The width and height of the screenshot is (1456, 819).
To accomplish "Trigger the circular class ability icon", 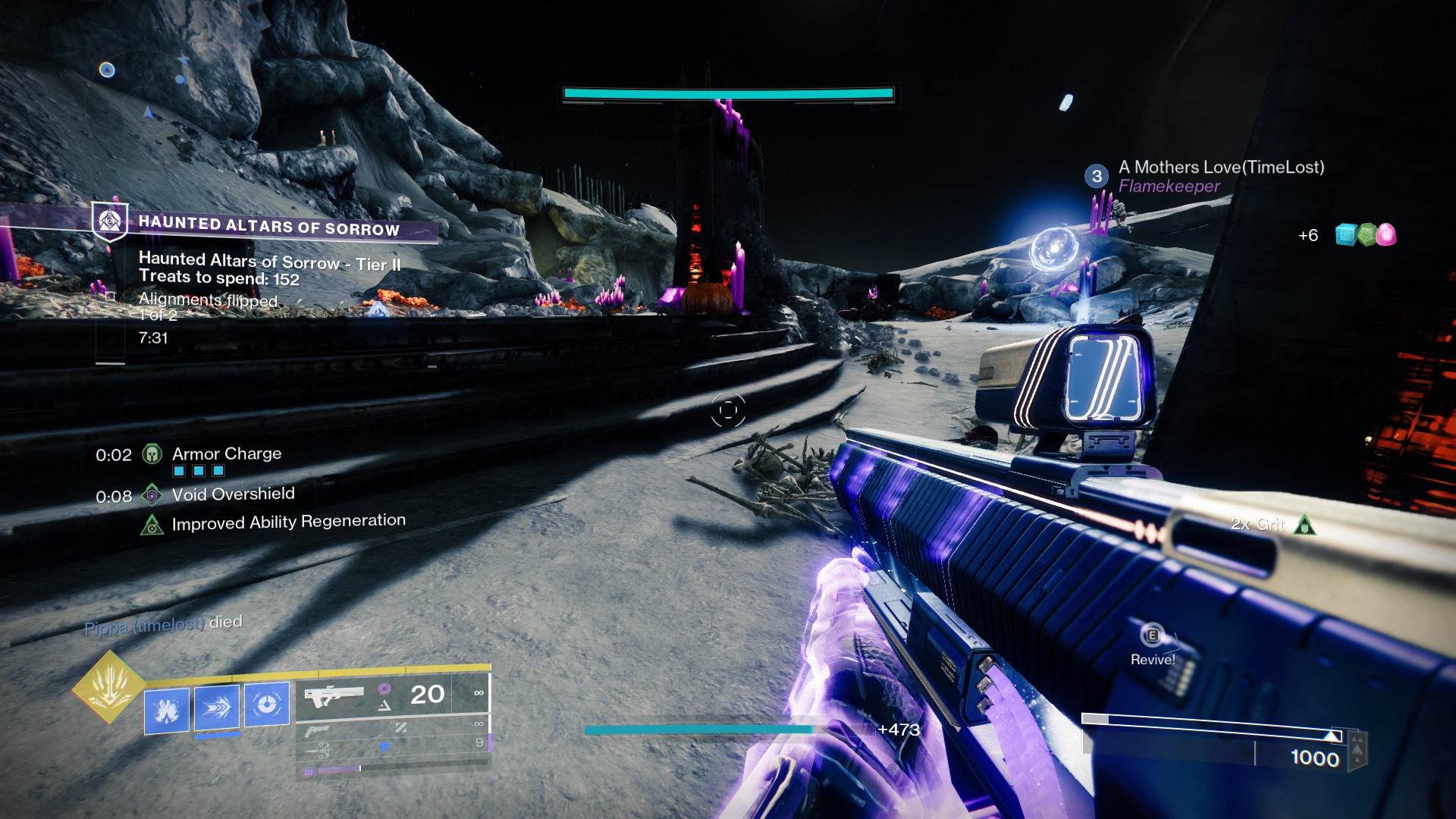I will coord(266,704).
